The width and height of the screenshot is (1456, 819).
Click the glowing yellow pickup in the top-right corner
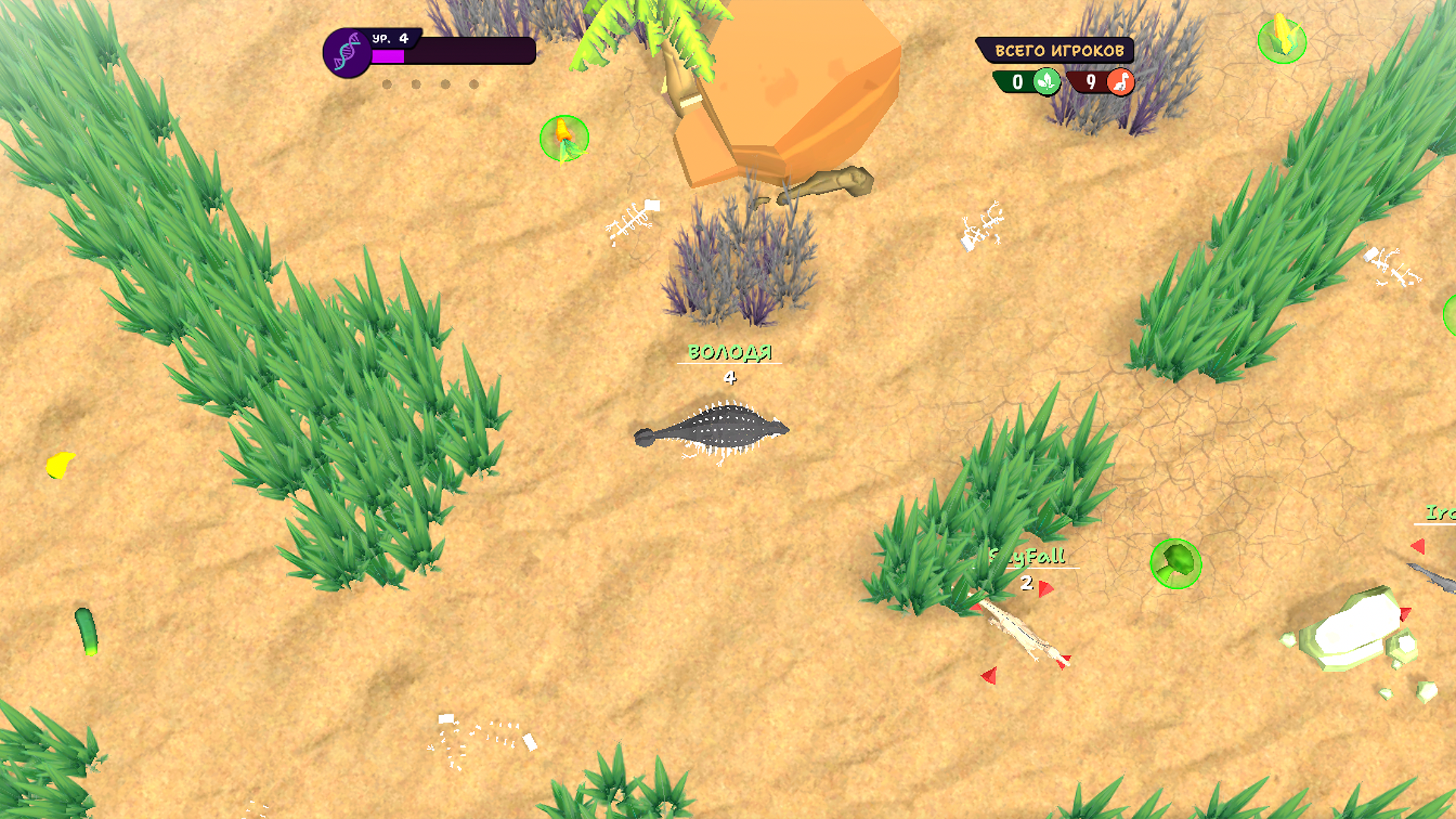1281,42
